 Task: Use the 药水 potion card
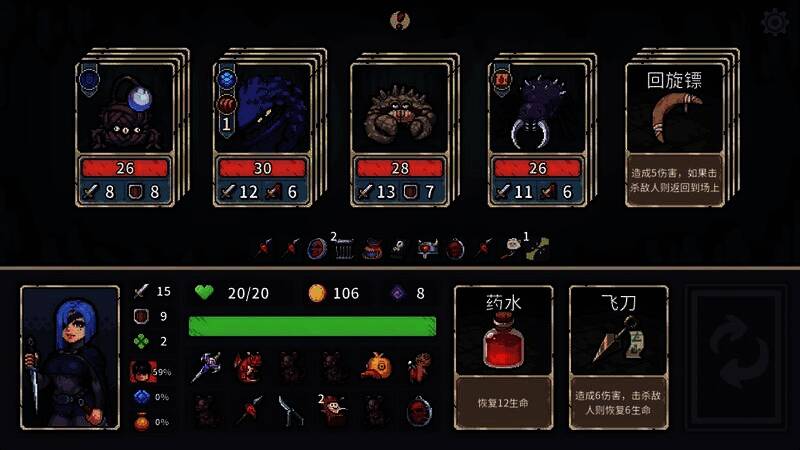click(503, 357)
